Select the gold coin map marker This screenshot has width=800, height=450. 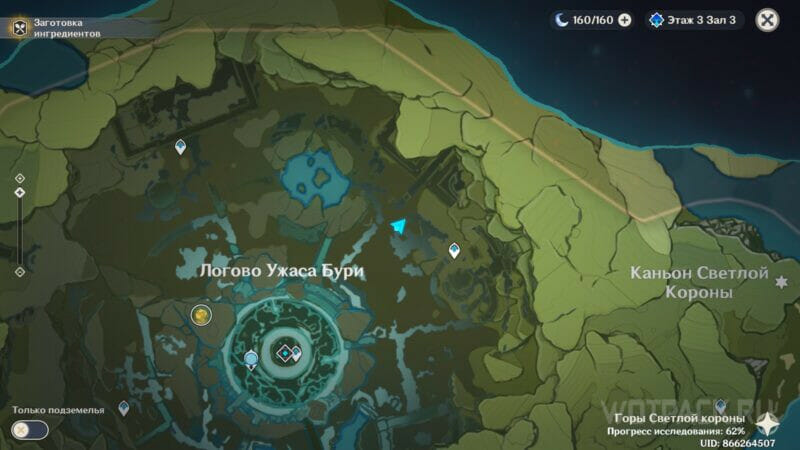(x=201, y=316)
